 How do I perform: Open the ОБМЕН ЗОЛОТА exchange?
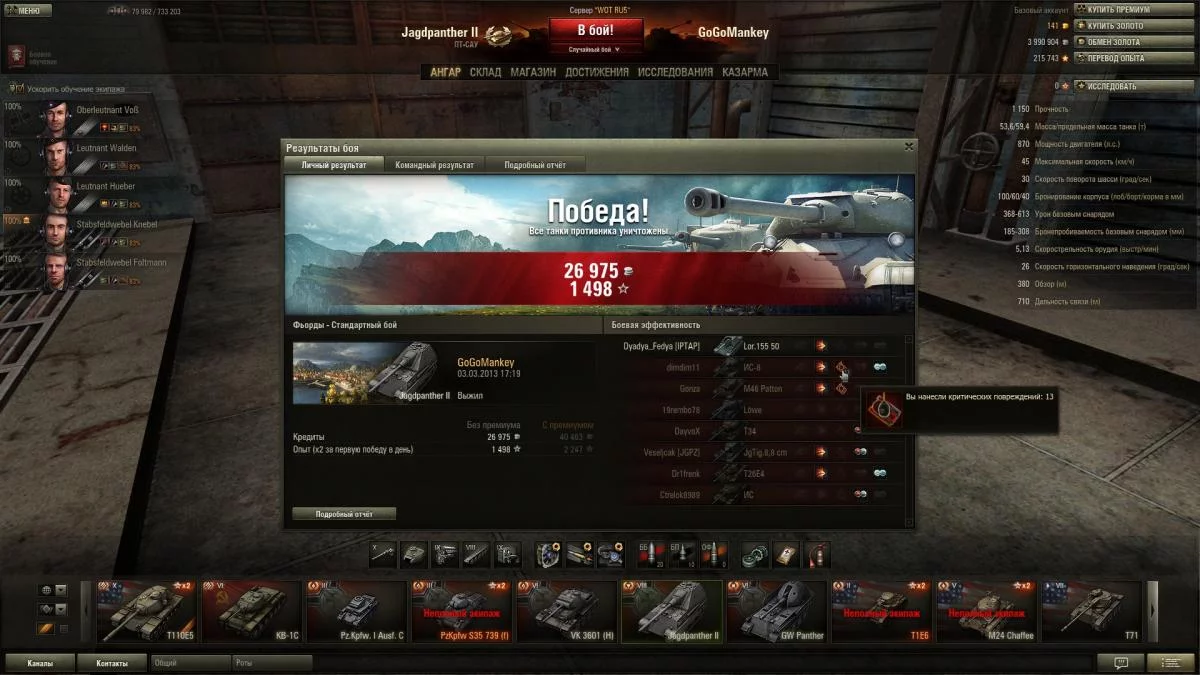pyautogui.click(x=1112, y=42)
